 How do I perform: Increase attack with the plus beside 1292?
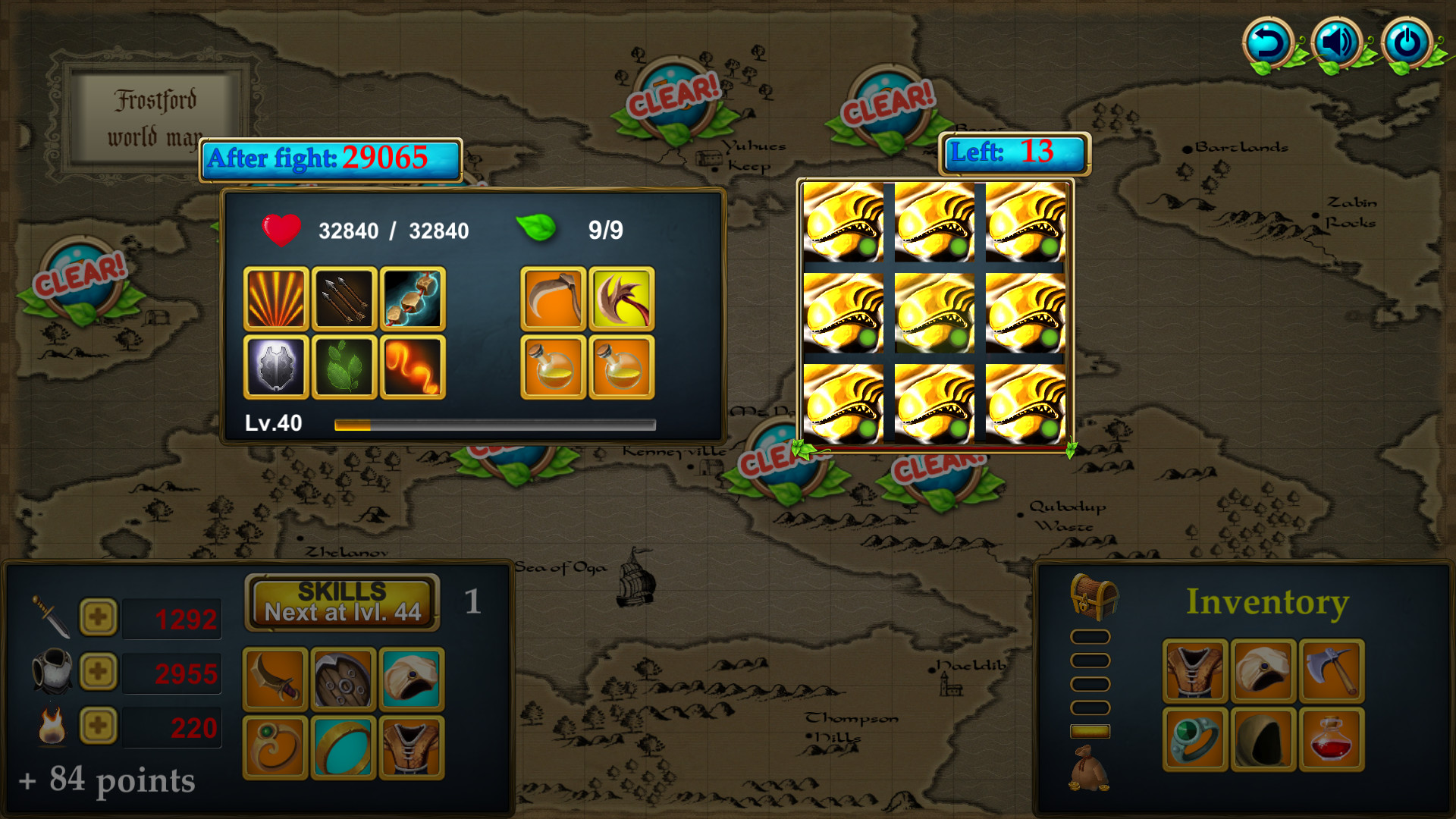[x=97, y=617]
